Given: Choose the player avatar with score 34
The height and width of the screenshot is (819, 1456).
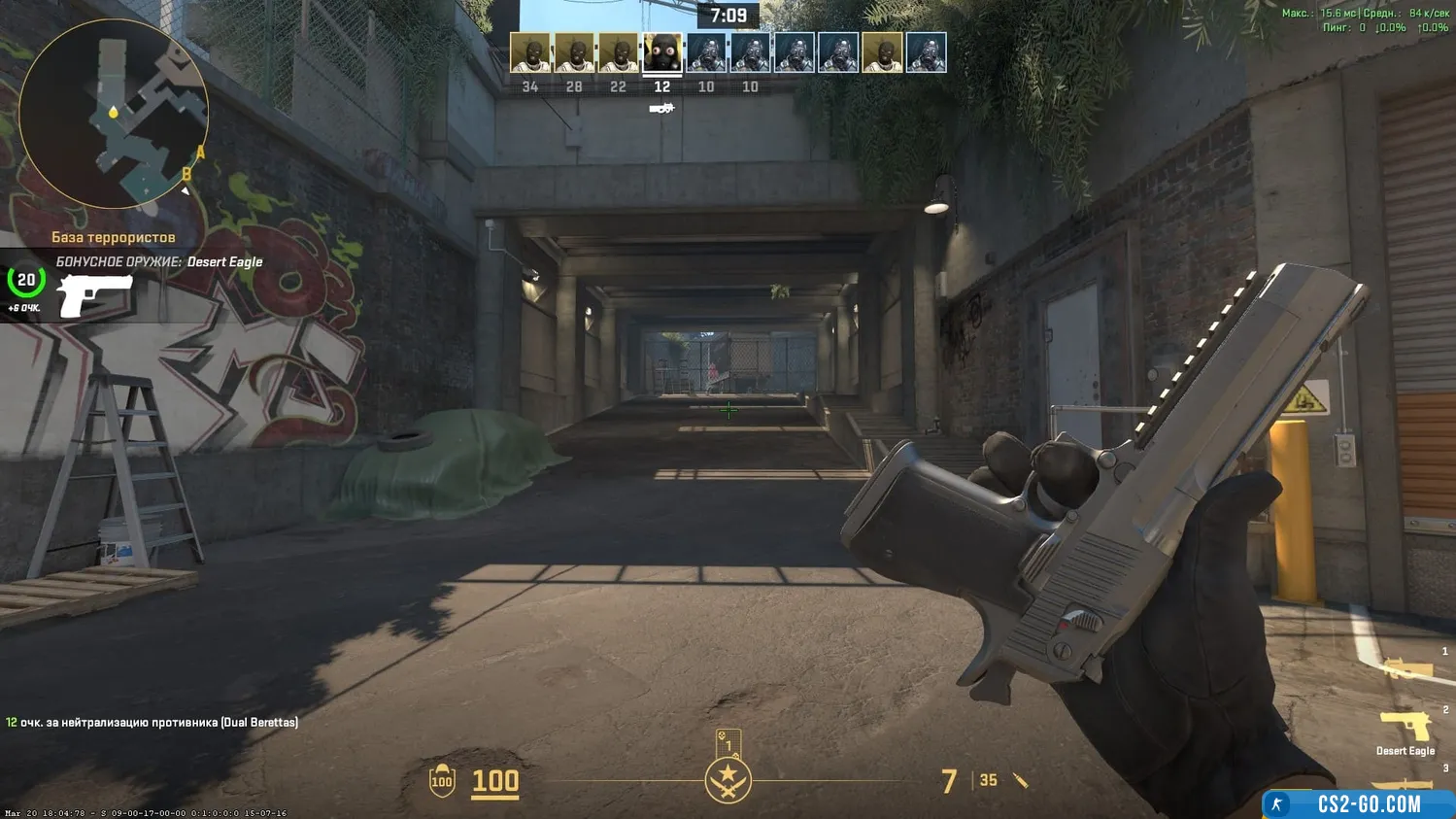Looking at the screenshot, I should pyautogui.click(x=530, y=53).
